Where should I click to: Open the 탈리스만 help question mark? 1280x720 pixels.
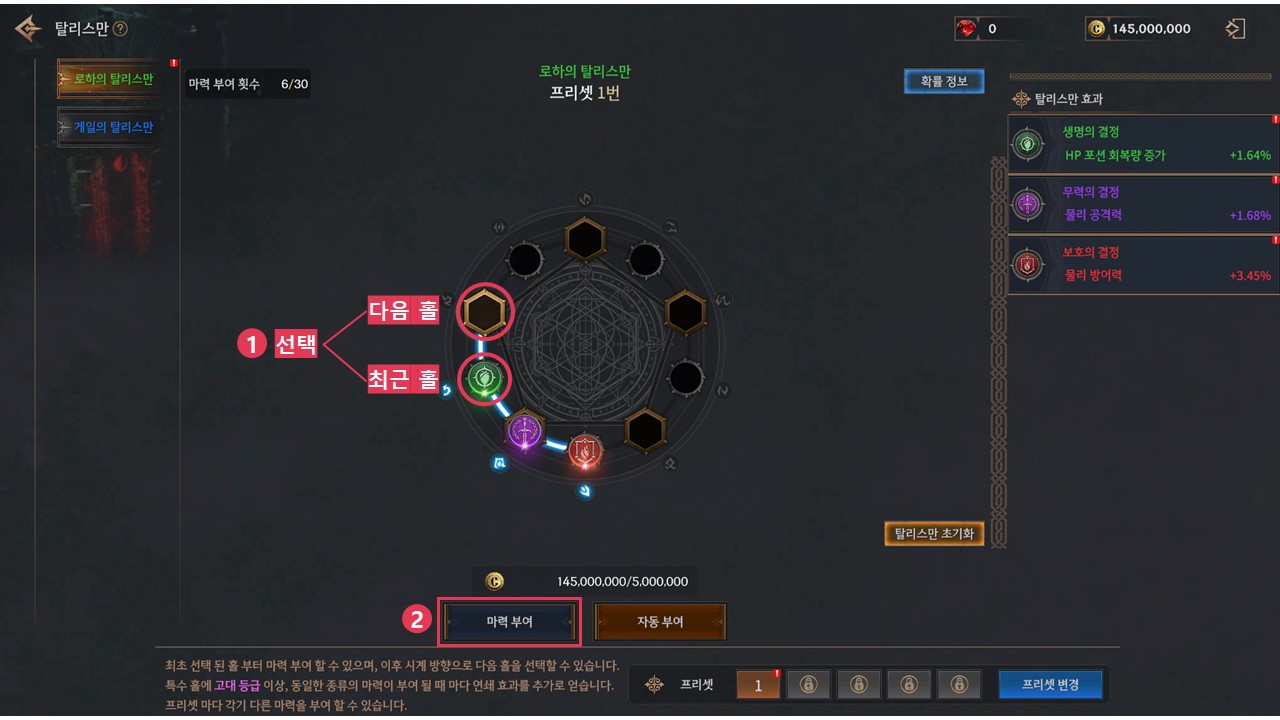(120, 29)
